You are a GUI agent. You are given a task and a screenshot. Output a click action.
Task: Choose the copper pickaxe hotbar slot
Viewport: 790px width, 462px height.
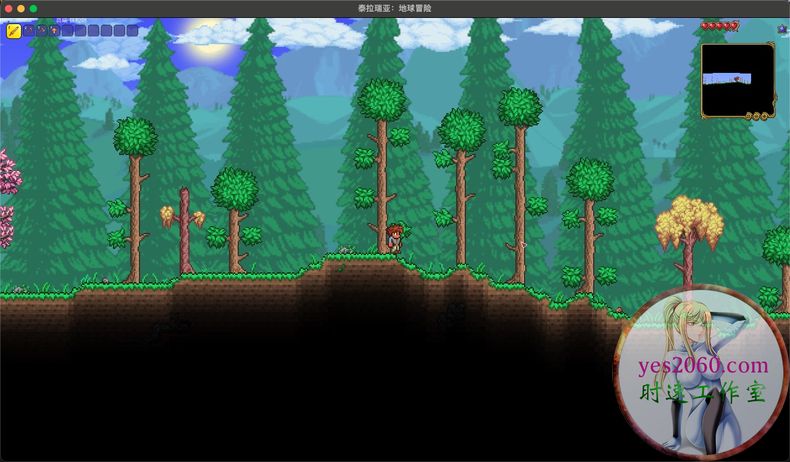(29, 31)
